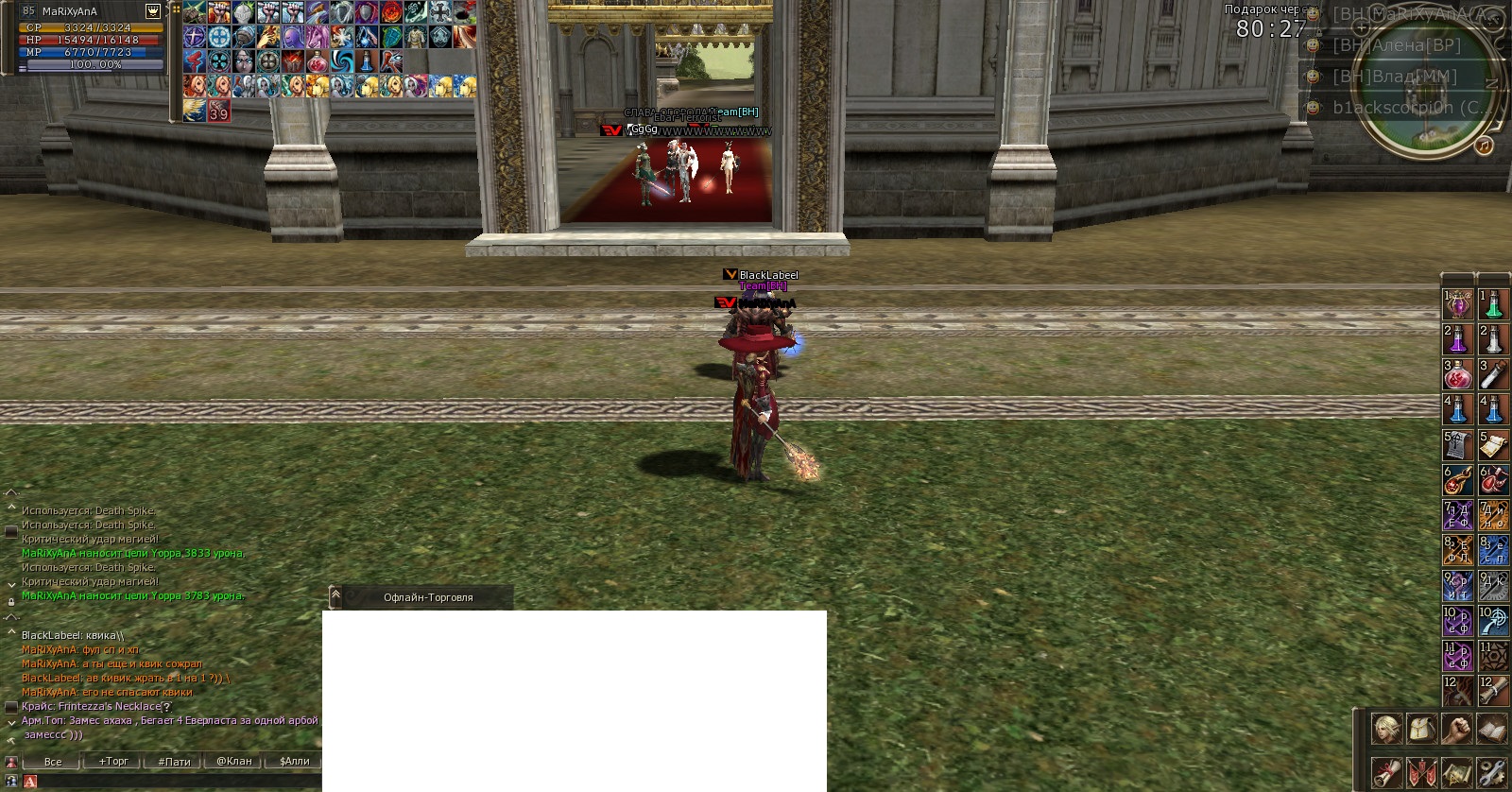Activate the scroll shortcut in quickslot 5

click(1456, 444)
